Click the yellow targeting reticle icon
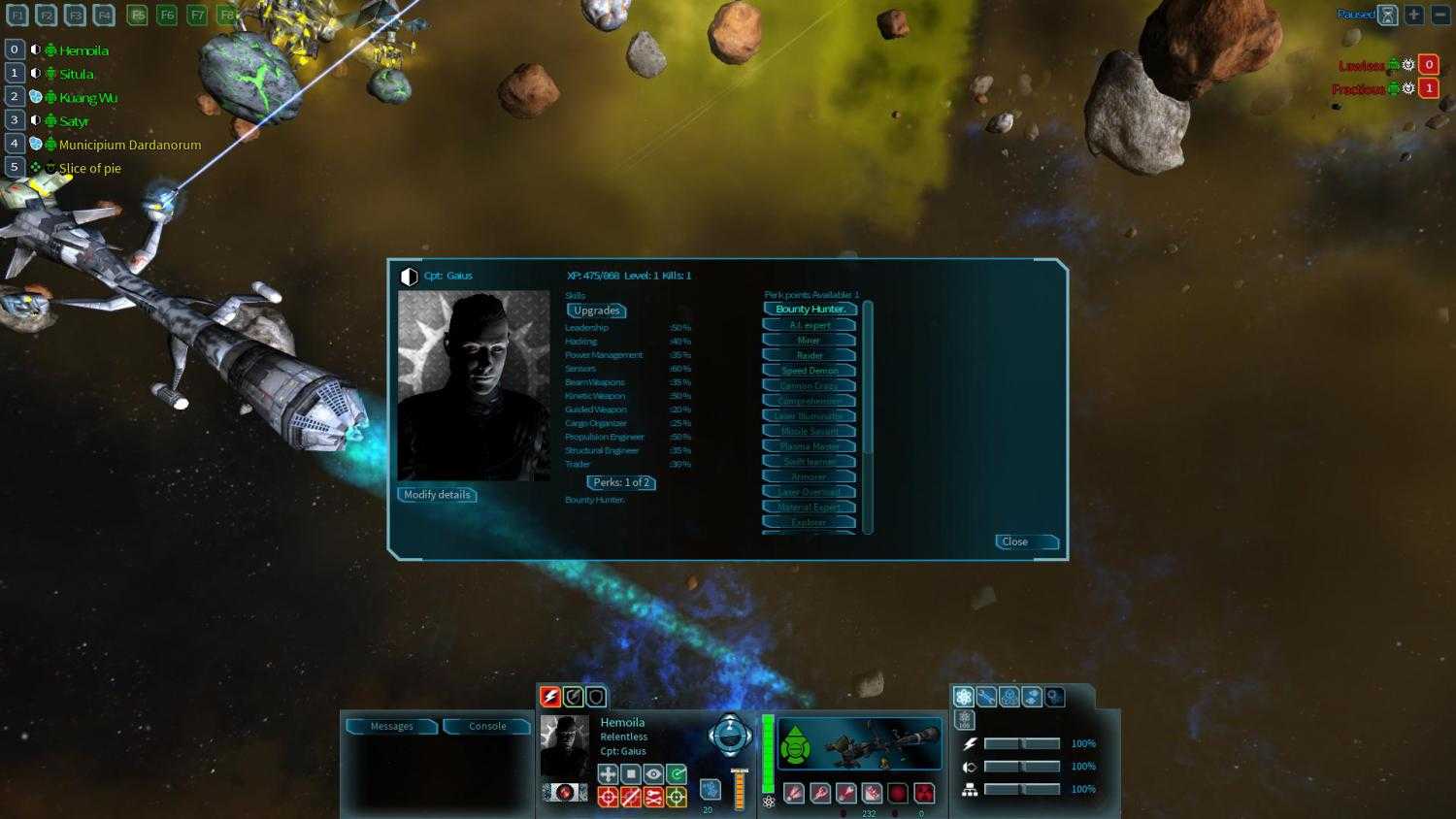 click(x=677, y=797)
